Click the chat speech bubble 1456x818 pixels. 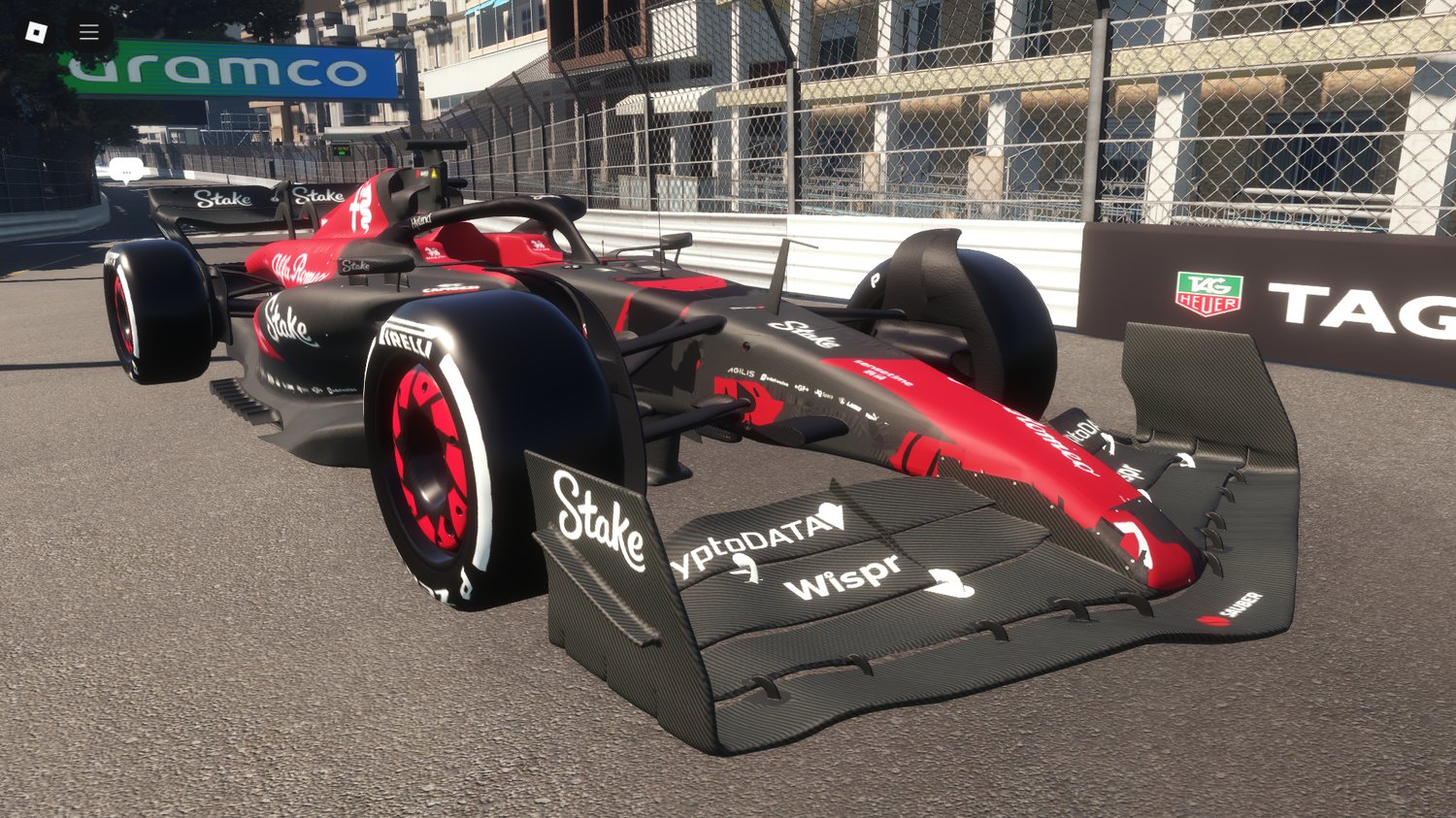pyautogui.click(x=124, y=167)
